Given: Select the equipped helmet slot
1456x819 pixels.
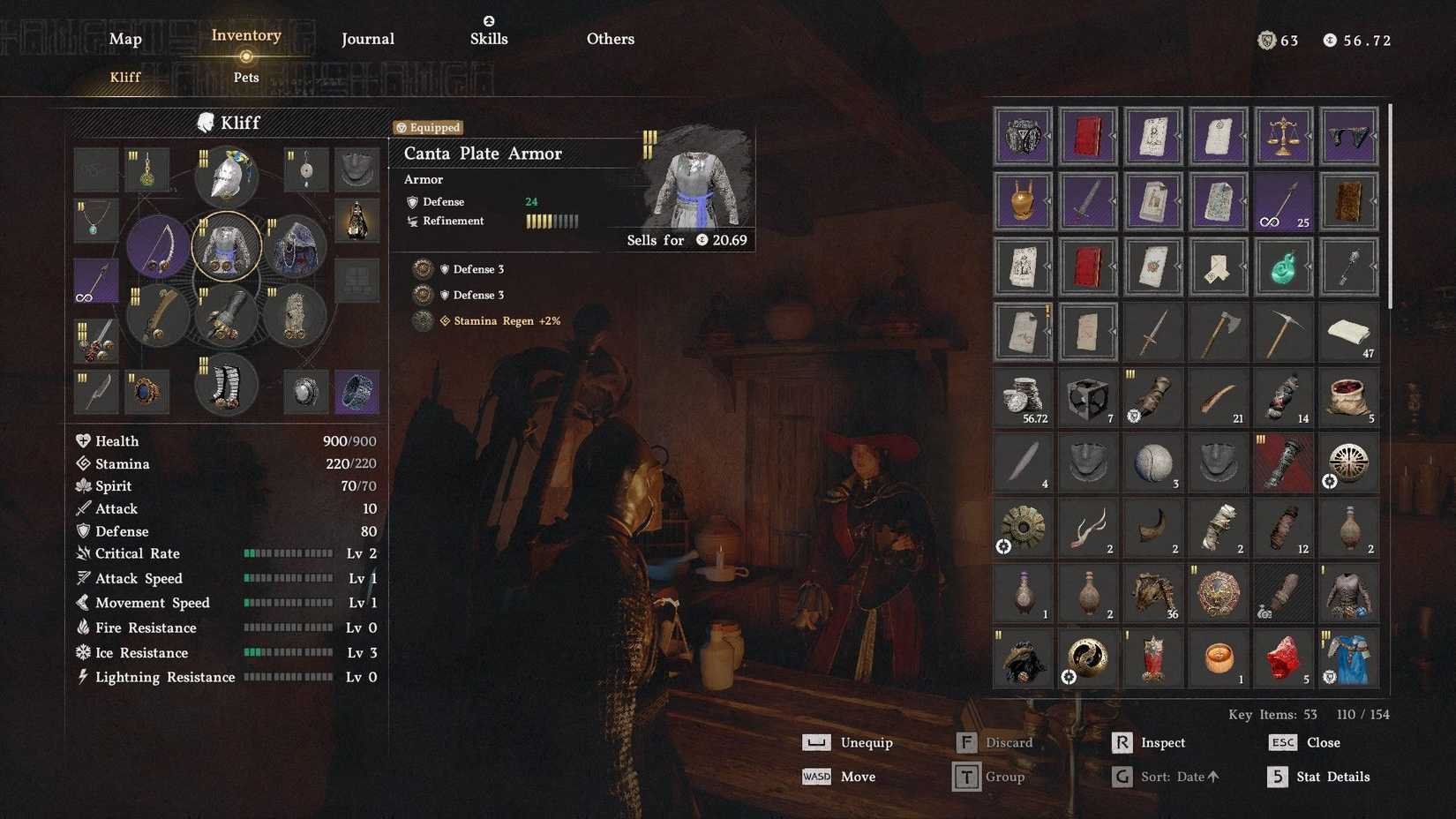Looking at the screenshot, I should [x=227, y=173].
